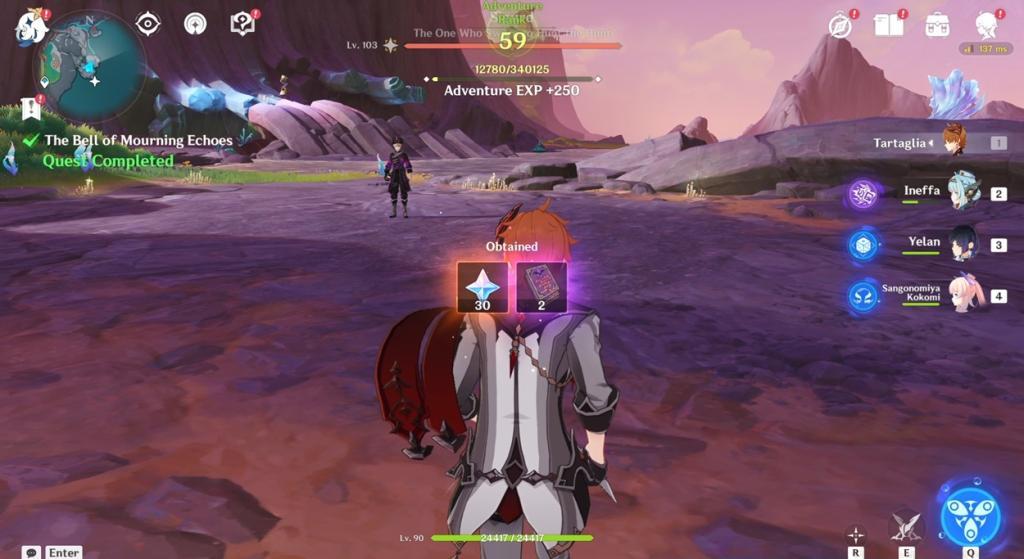
Task: Click the obtained Primogem reward tile
Action: [482, 287]
